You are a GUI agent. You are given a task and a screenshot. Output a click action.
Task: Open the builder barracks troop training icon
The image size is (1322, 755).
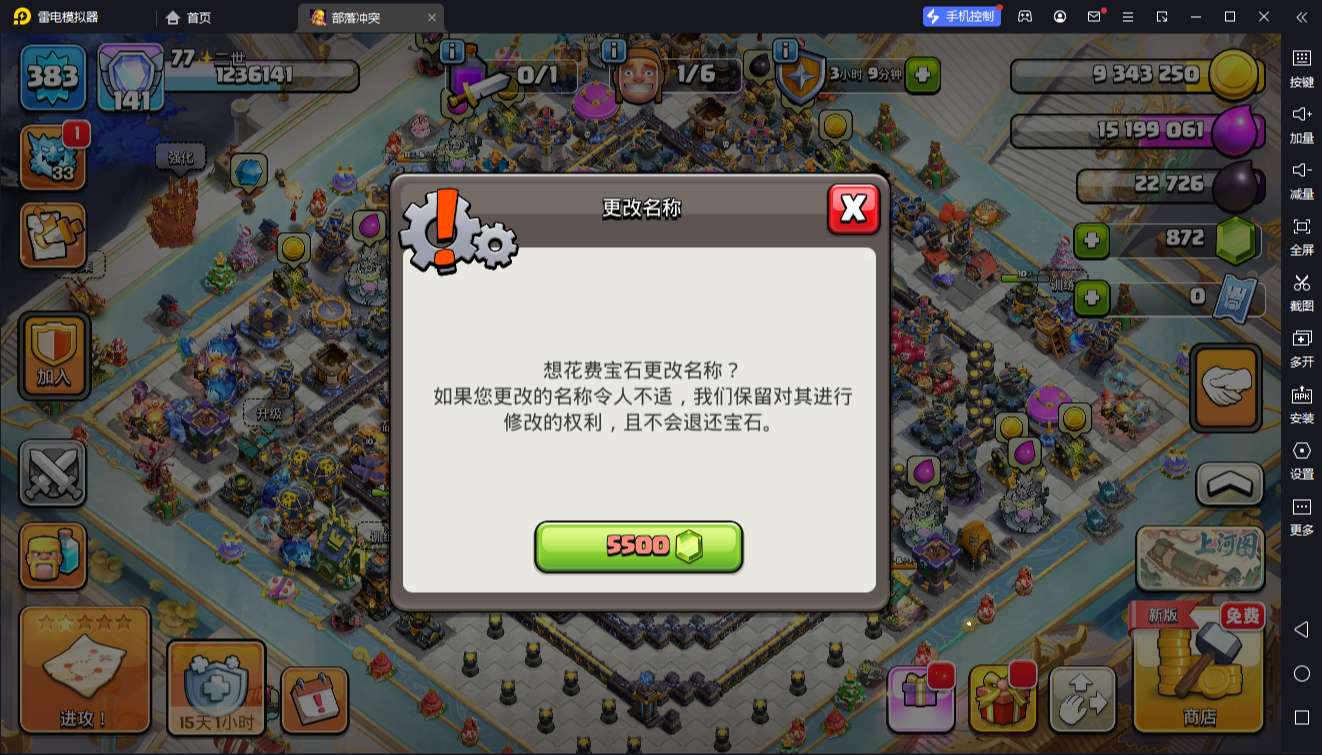coord(53,555)
